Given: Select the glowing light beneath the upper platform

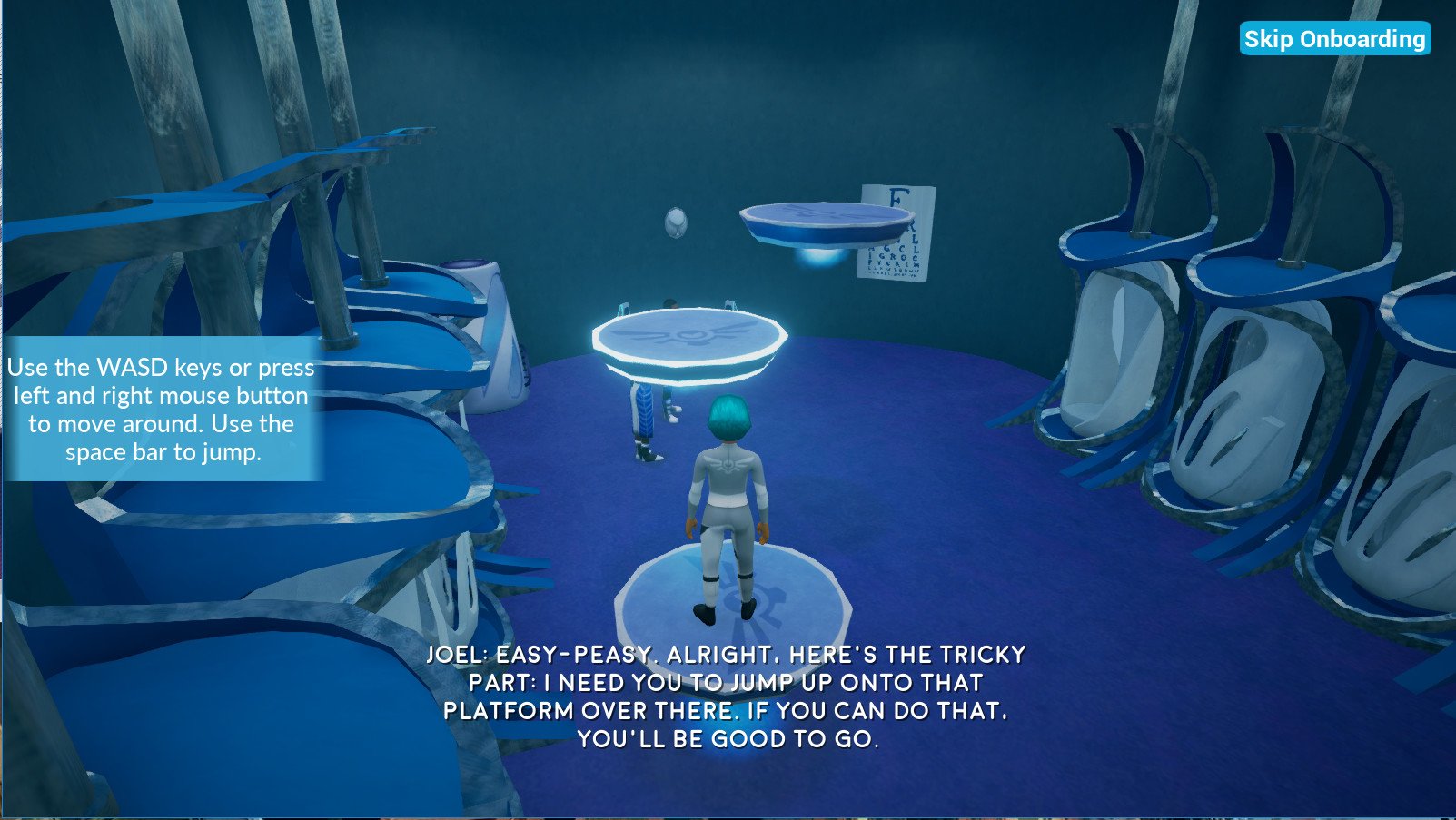Looking at the screenshot, I should 820,259.
